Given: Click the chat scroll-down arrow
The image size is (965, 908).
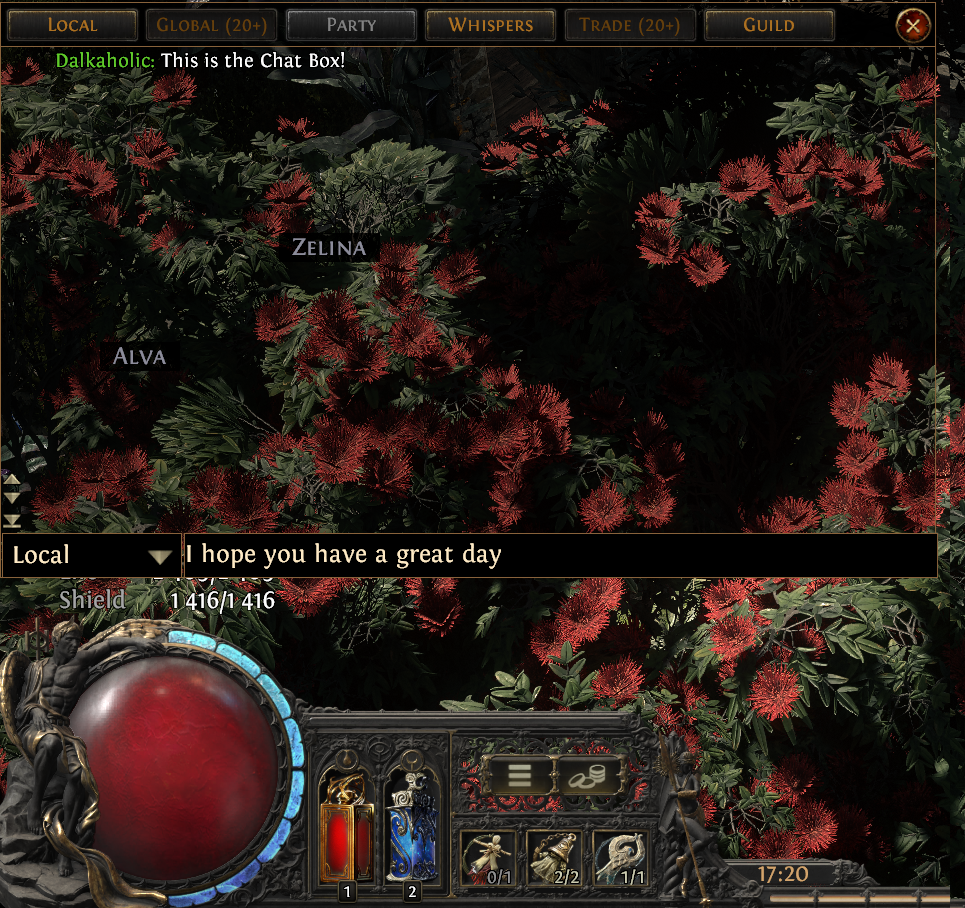Looking at the screenshot, I should click(x=12, y=497).
